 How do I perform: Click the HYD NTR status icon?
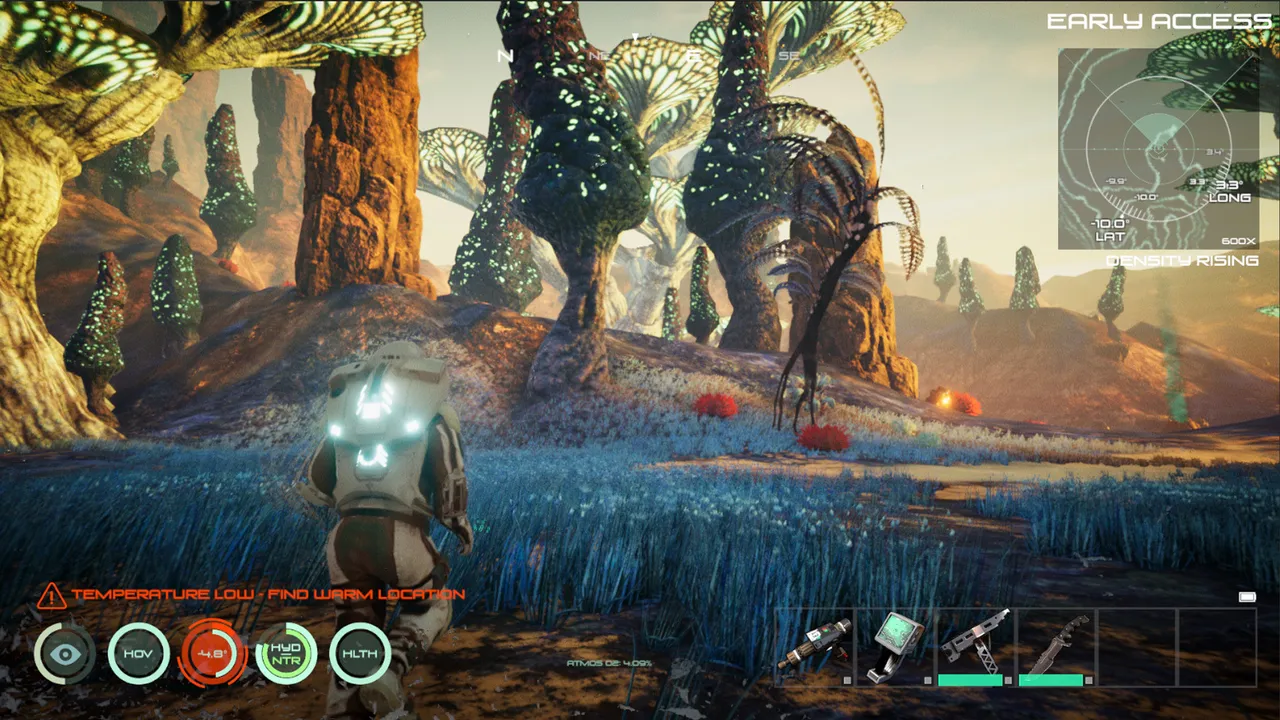[286, 654]
